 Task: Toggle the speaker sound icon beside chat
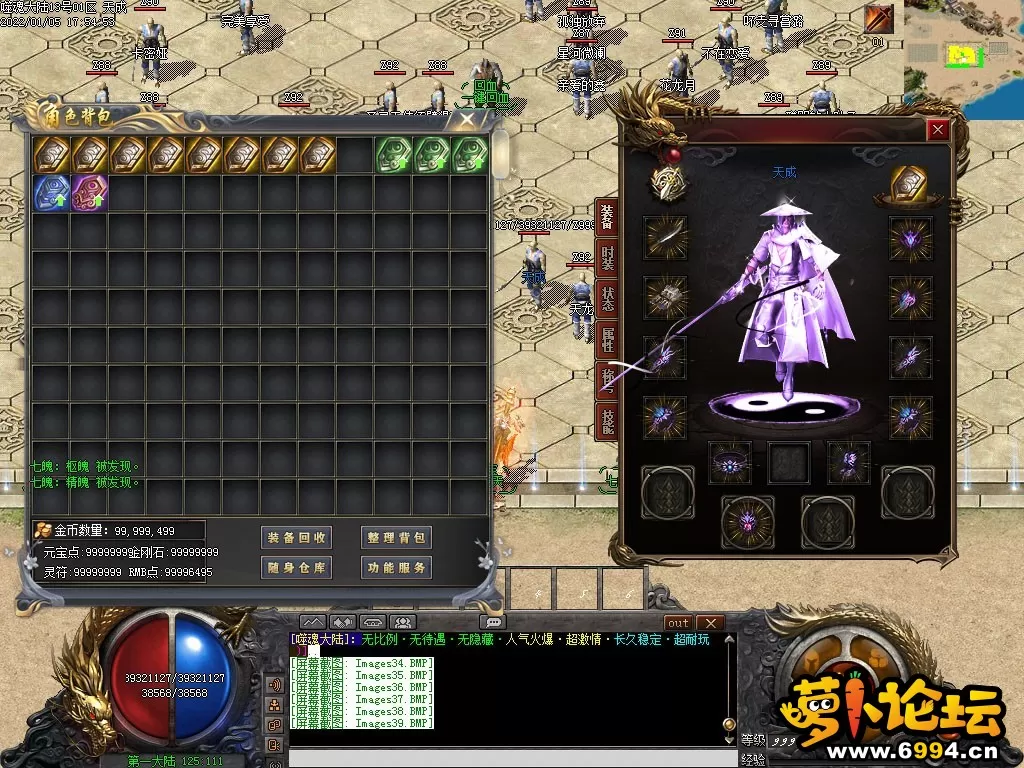273,685
